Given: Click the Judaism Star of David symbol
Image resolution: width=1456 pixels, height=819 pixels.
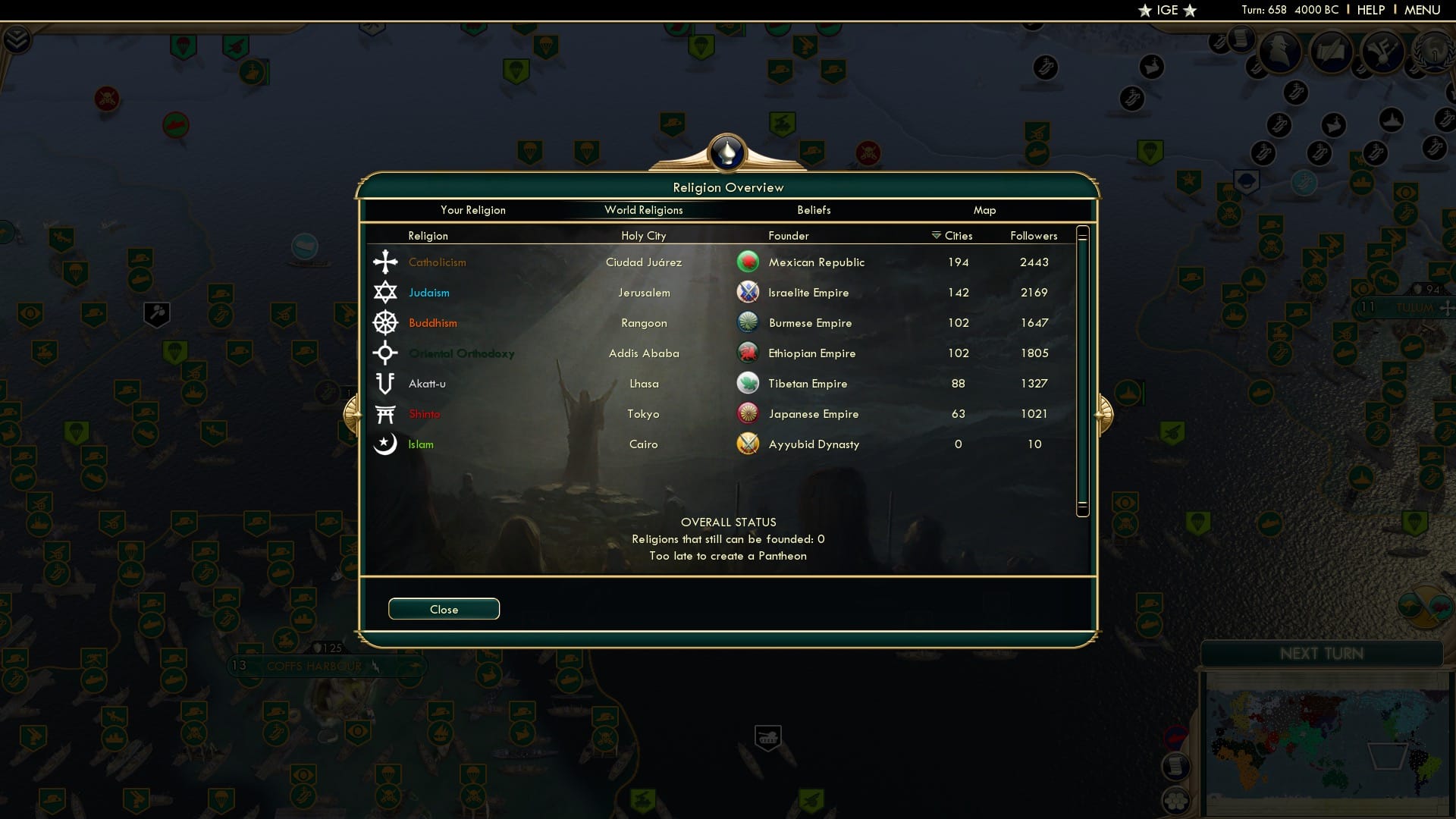Looking at the screenshot, I should (x=386, y=292).
